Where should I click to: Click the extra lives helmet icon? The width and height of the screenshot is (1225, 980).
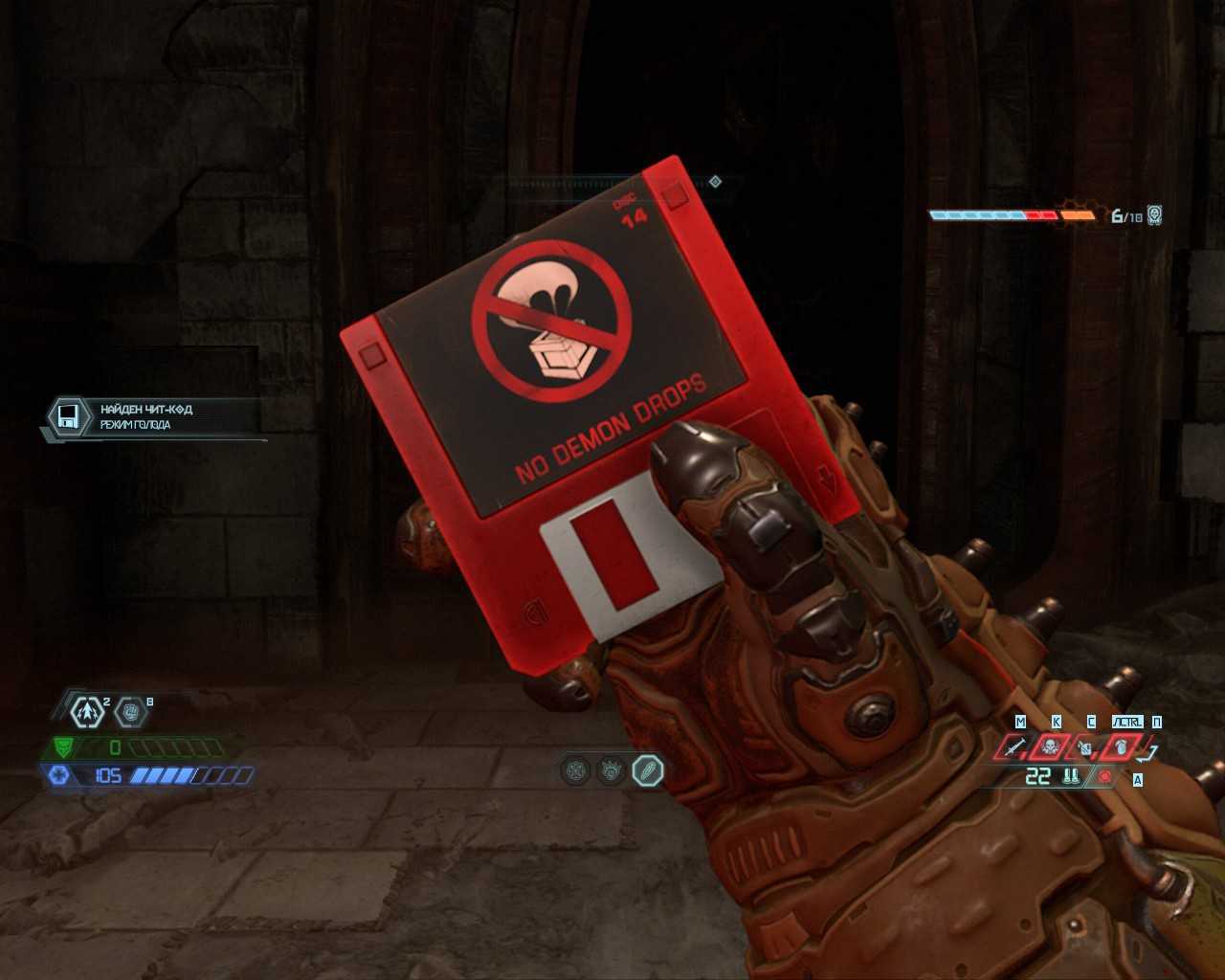pos(1155,215)
